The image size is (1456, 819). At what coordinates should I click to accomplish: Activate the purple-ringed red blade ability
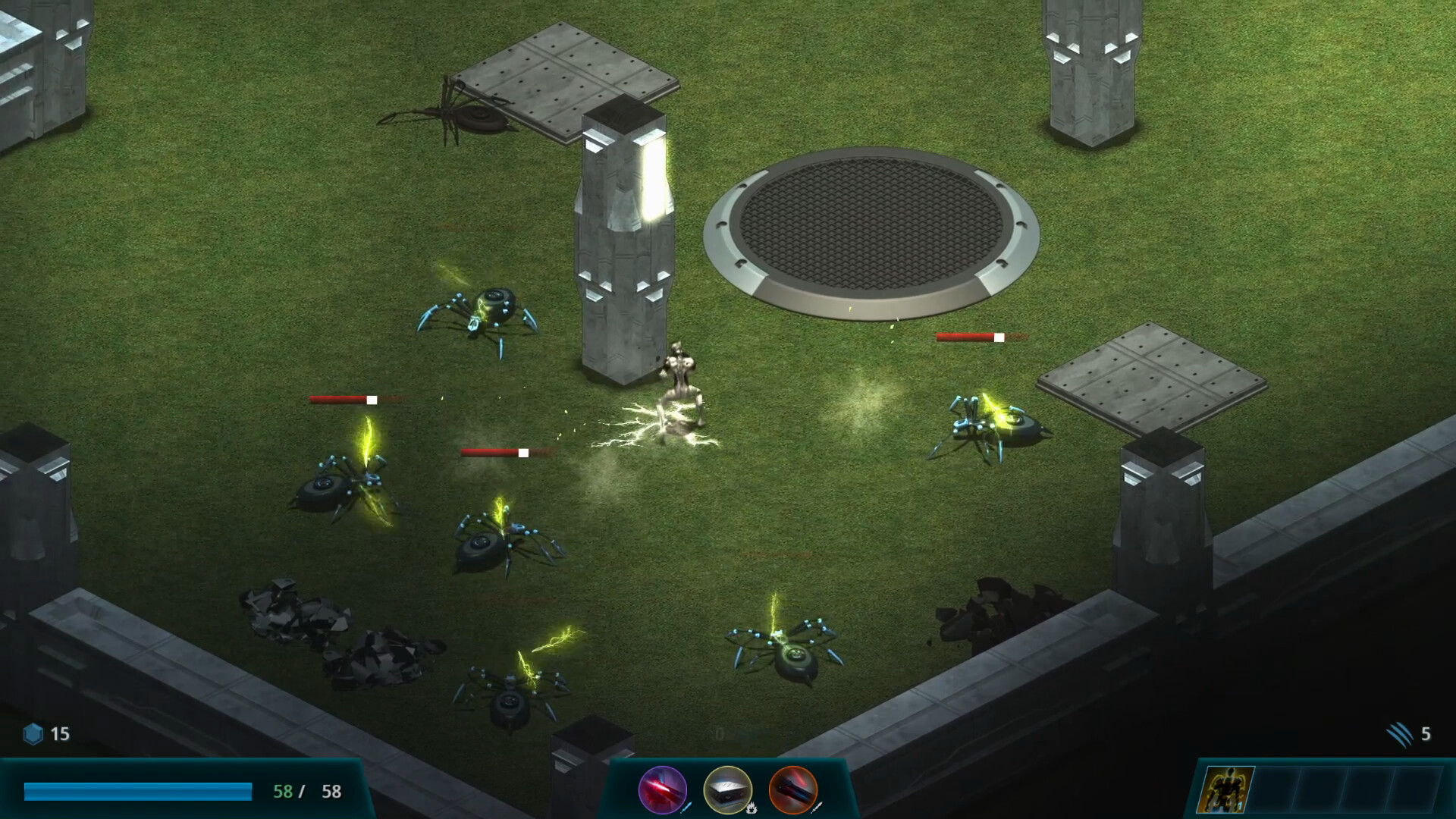point(663,790)
